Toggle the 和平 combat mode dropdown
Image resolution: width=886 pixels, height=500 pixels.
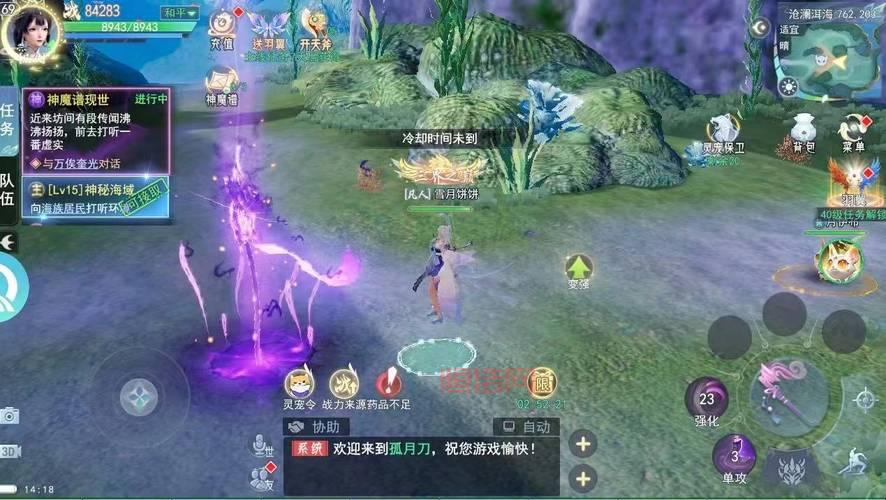pyautogui.click(x=181, y=13)
